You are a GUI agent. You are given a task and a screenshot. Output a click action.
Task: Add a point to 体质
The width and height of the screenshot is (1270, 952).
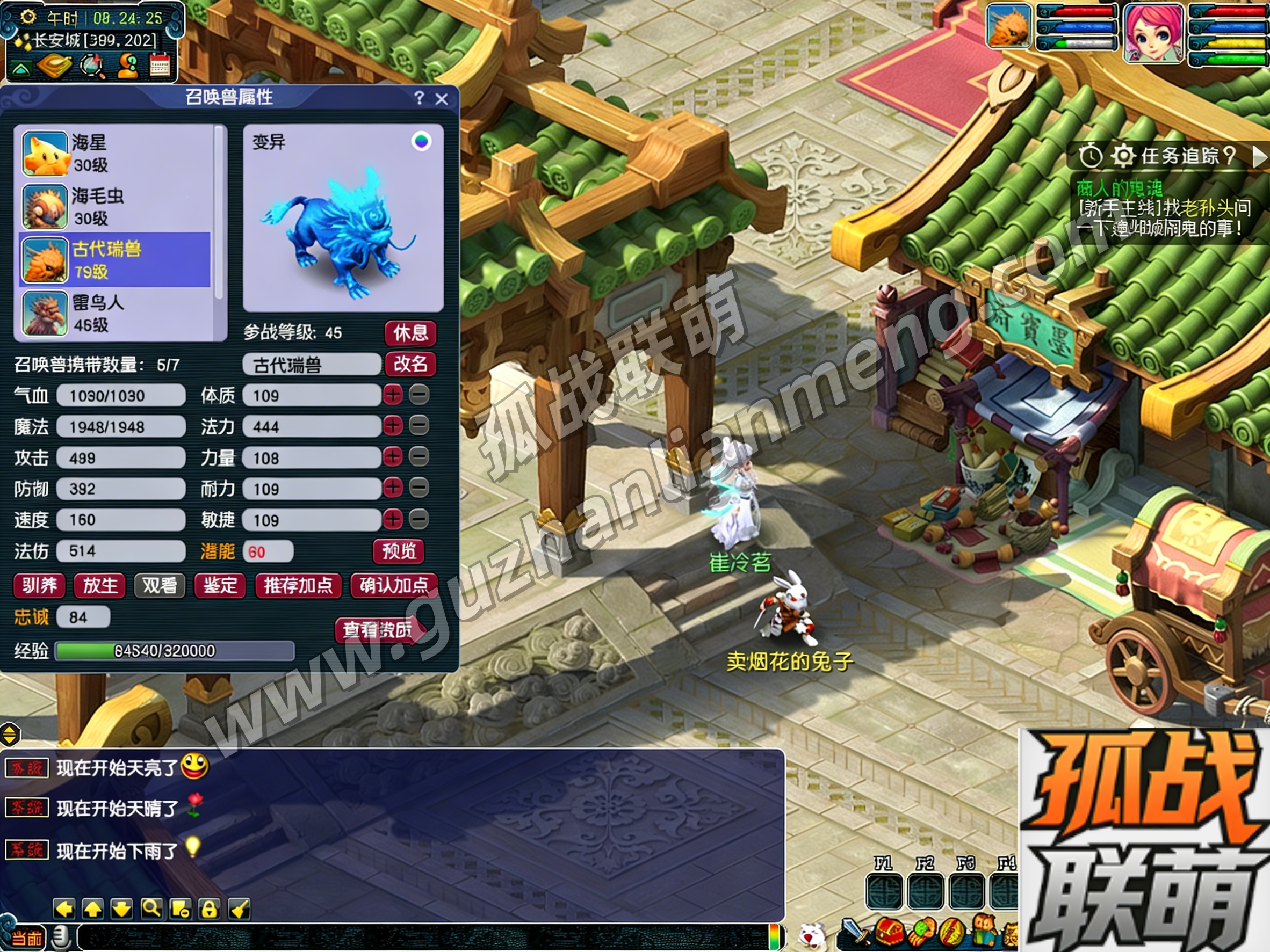pyautogui.click(x=393, y=395)
